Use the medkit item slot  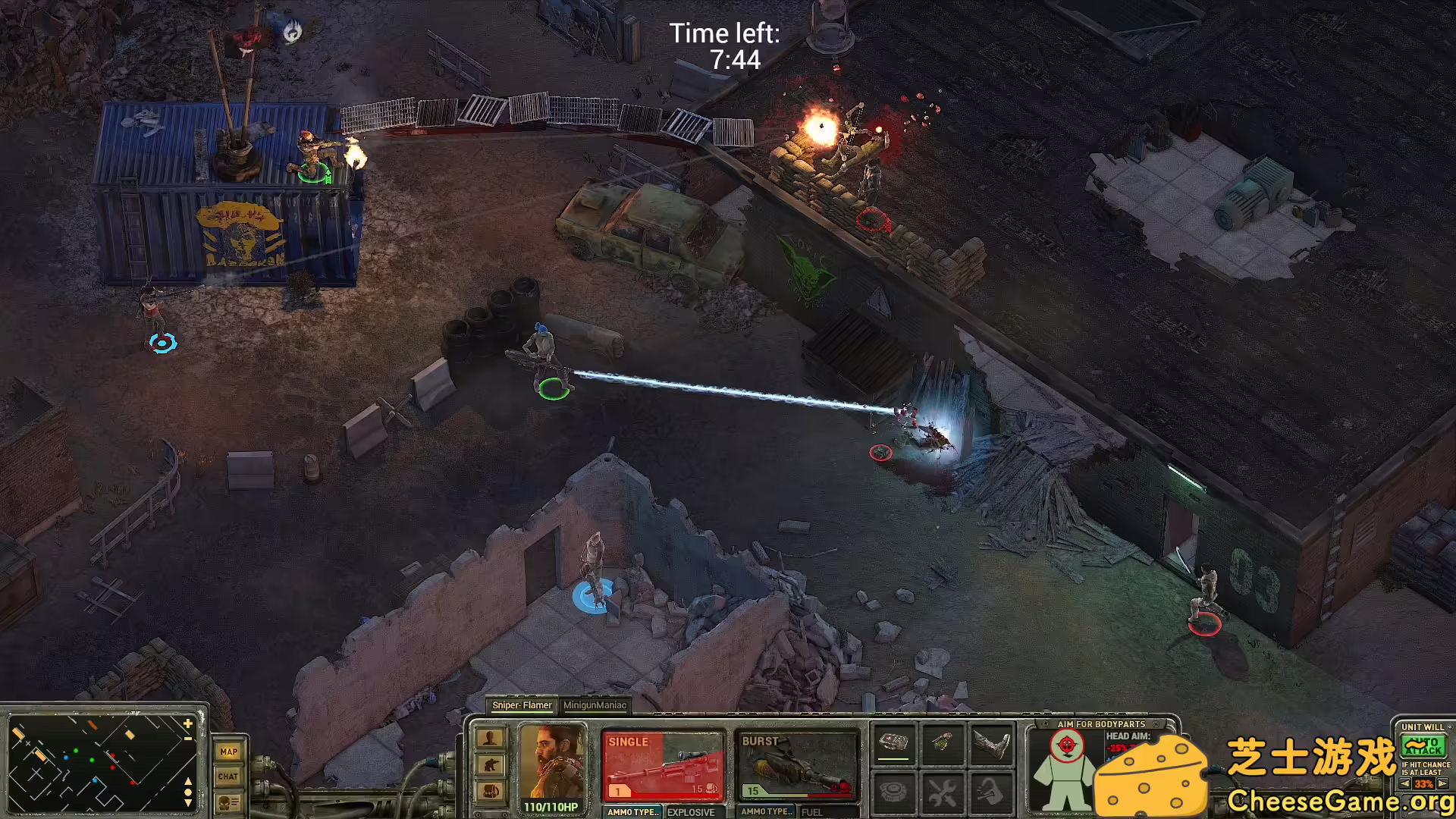893,743
